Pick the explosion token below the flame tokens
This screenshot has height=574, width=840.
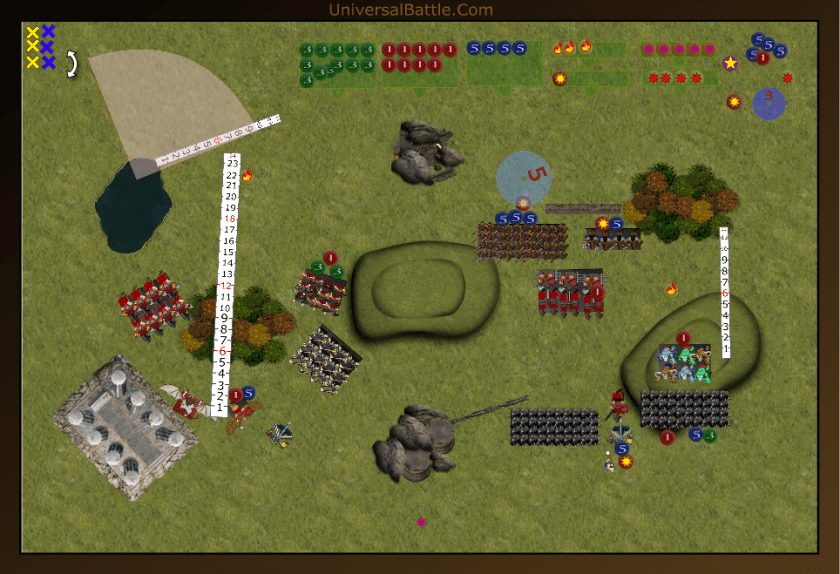[x=560, y=79]
